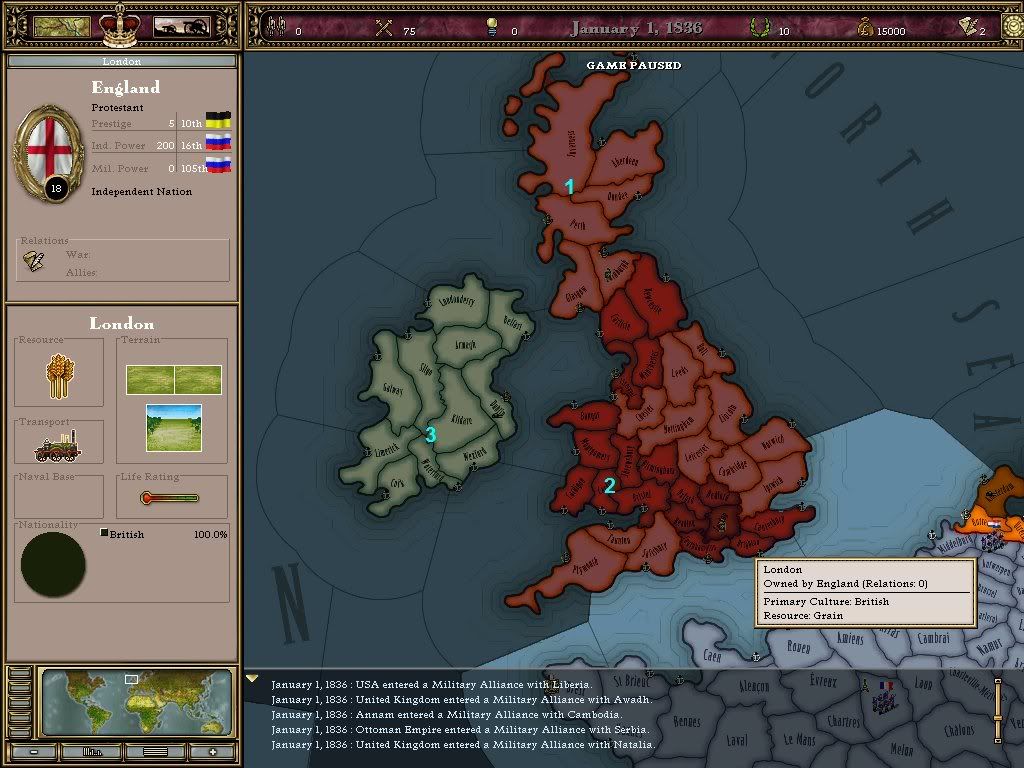Screen dimensions: 1024x768
Task: Open the terrain map view button
Action: 62,27
